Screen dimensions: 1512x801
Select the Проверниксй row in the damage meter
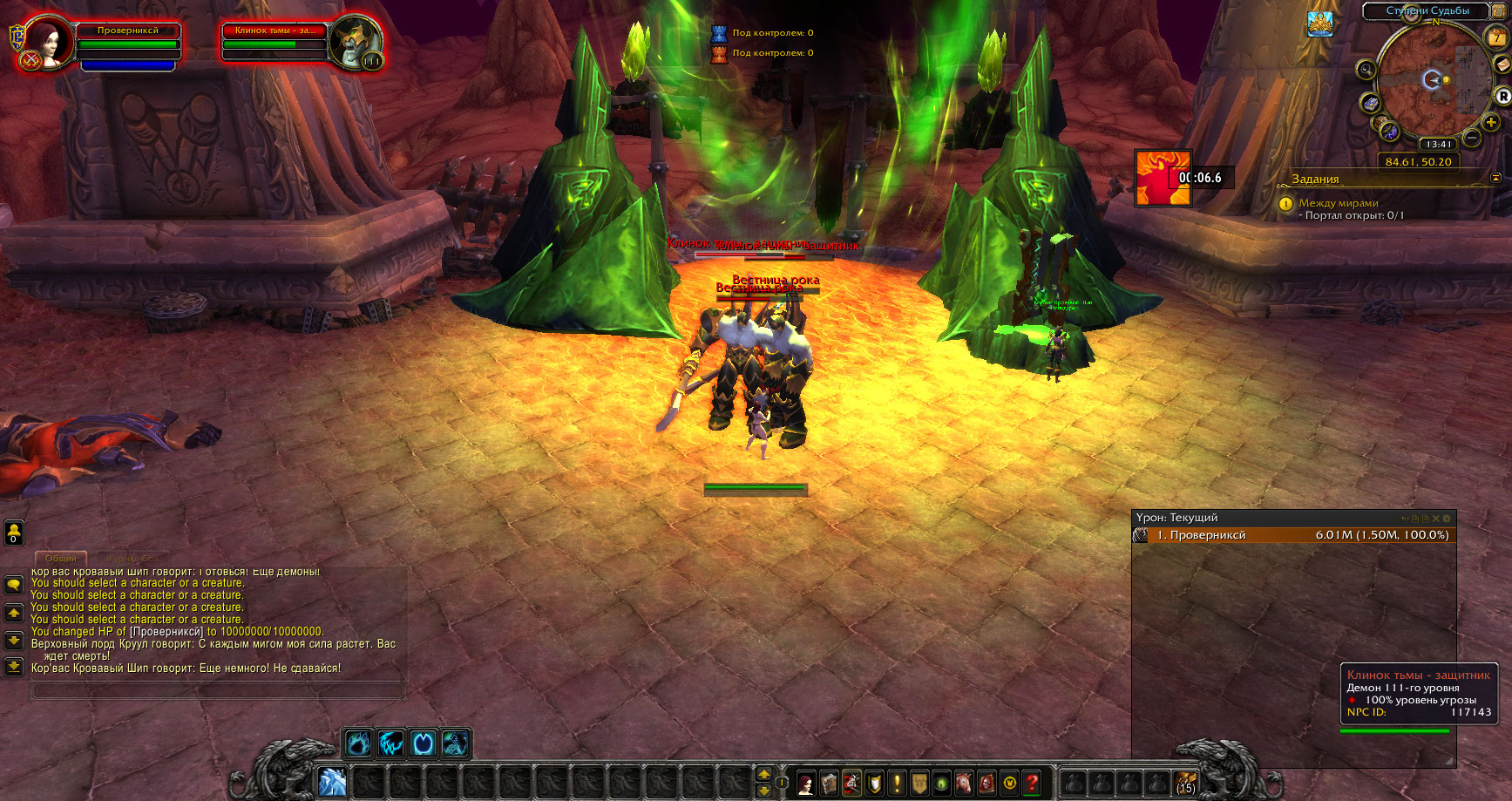1294,535
